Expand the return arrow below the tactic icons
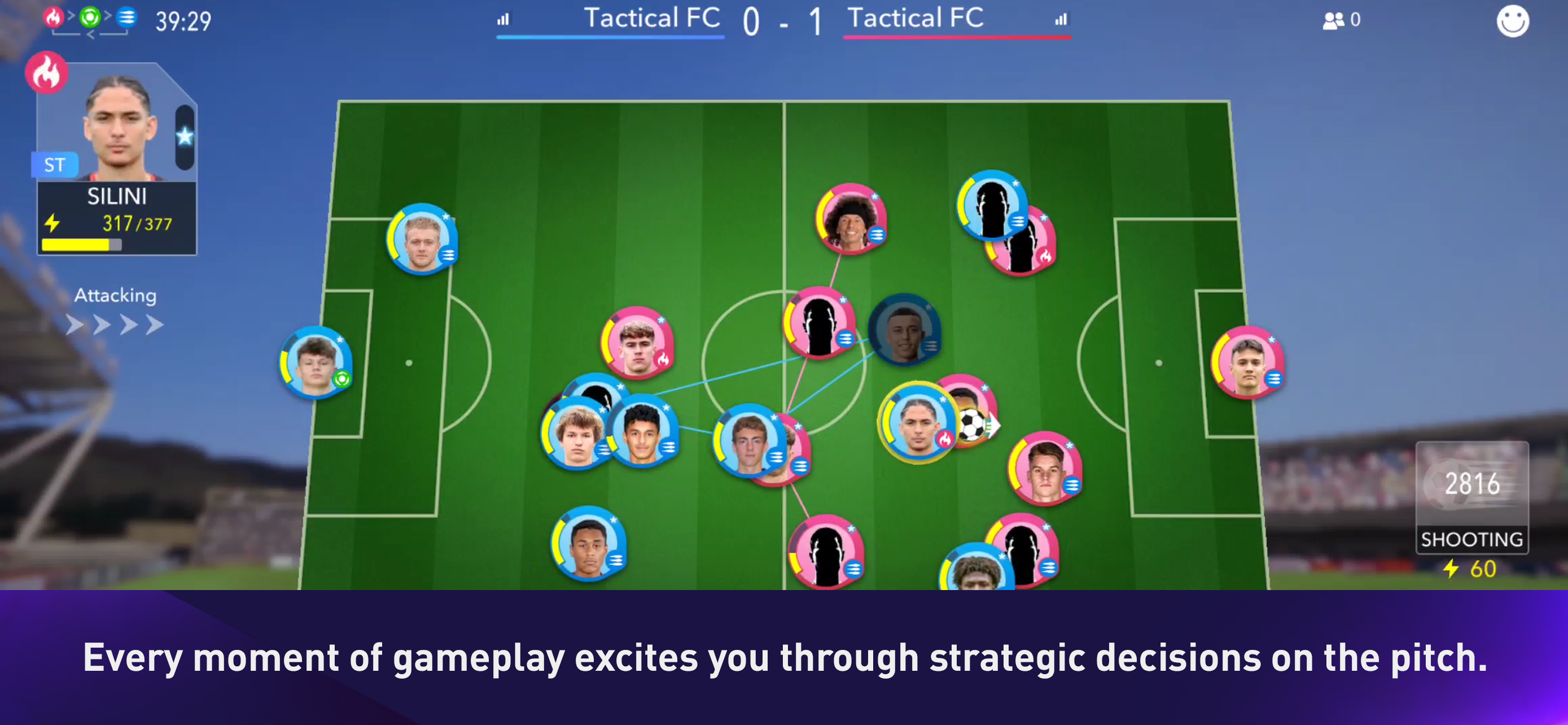Screen dimensions: 1568x725 tap(91, 34)
